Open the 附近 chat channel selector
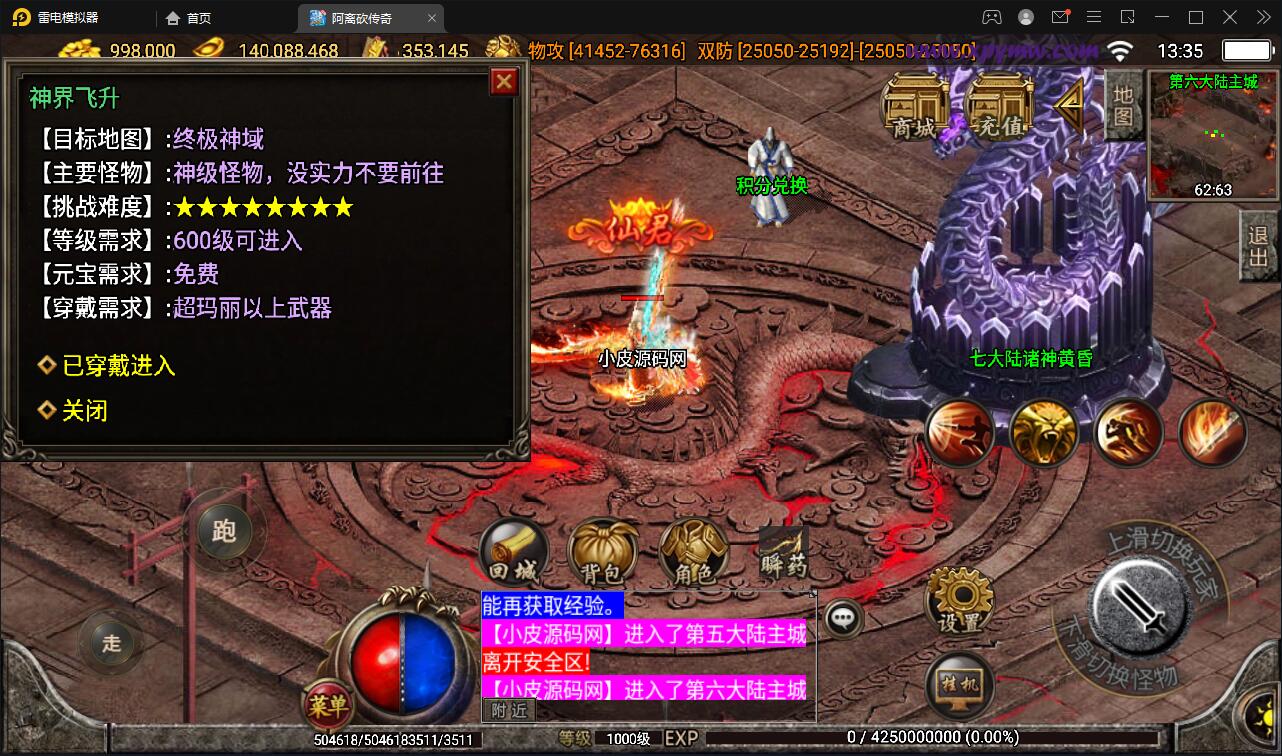Viewport: 1282px width, 756px height. coord(508,709)
